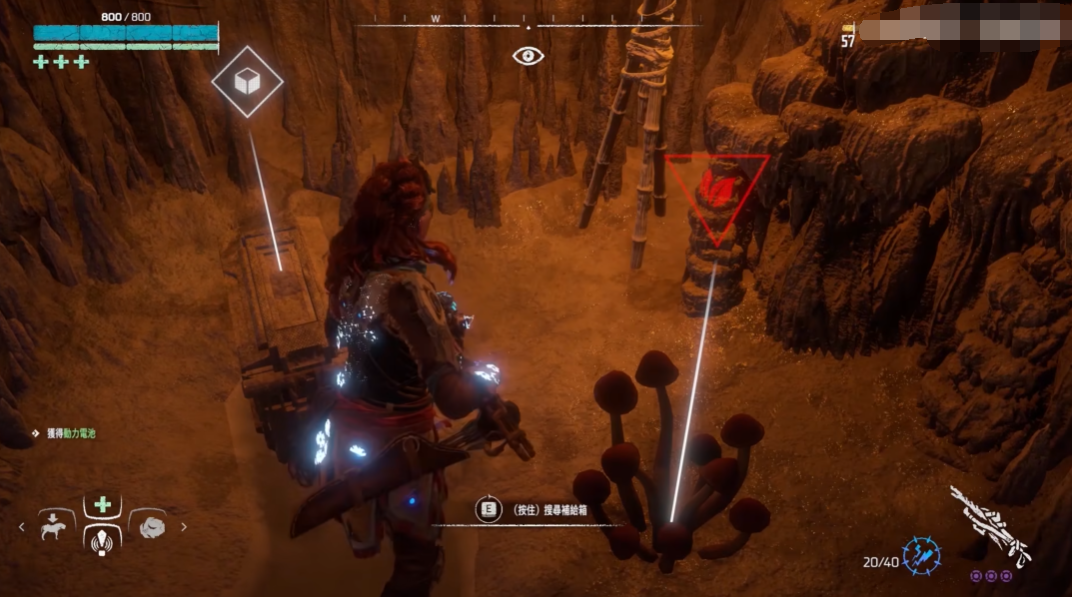
Task: Click the supply crate cube marker
Action: point(247,82)
